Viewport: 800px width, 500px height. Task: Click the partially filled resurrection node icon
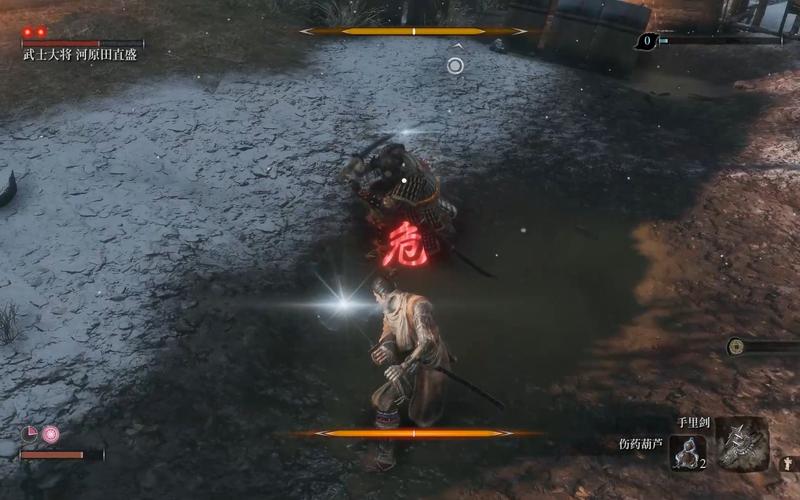[x=30, y=434]
